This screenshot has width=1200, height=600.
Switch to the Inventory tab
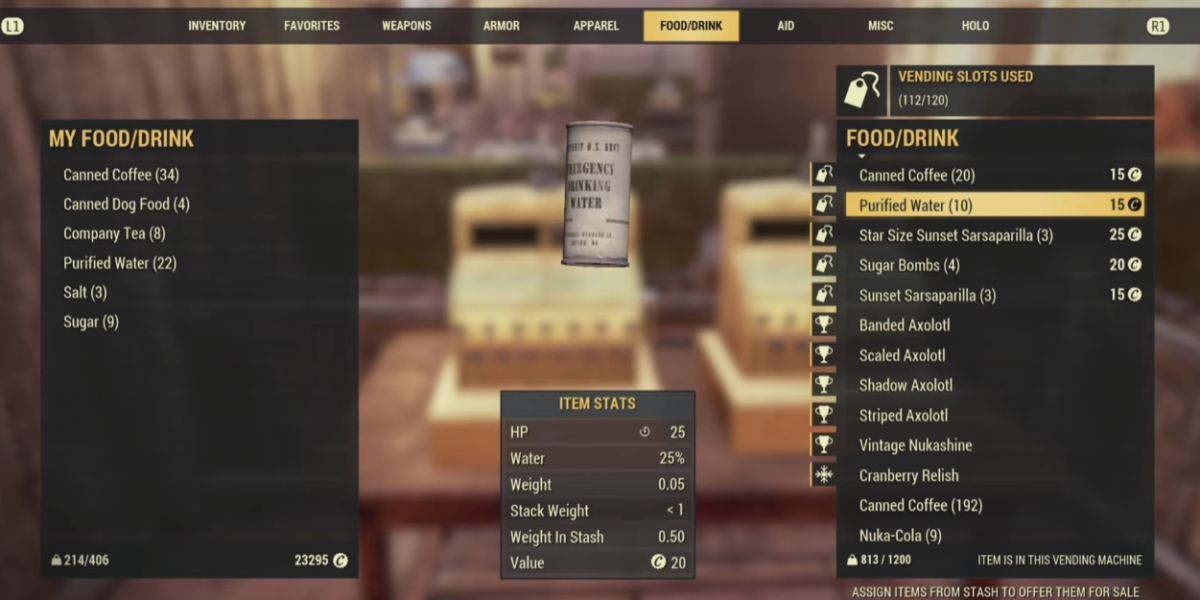click(x=216, y=26)
